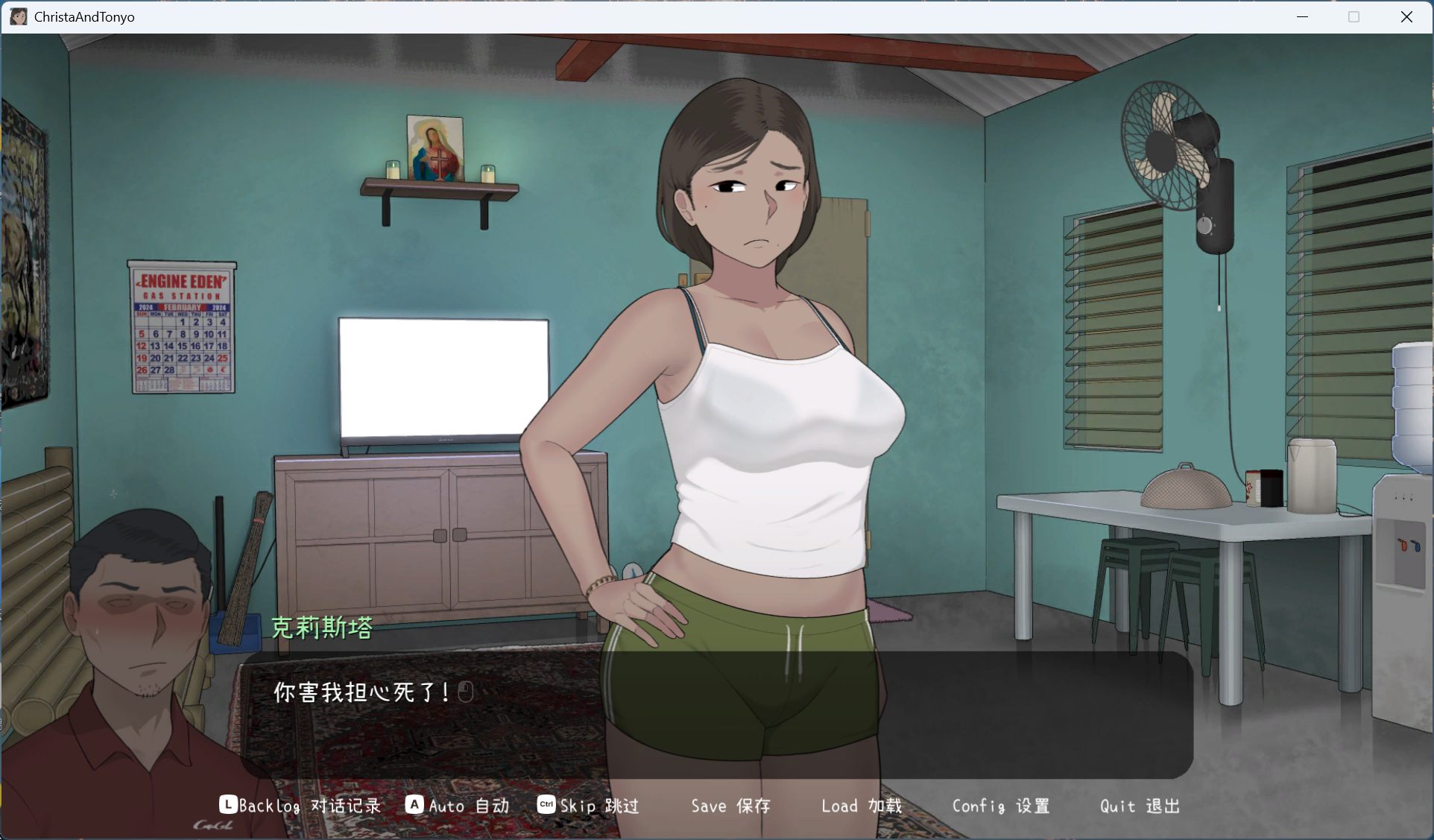
Task: Click the Ctrl key badge beside Skip
Action: (x=546, y=805)
